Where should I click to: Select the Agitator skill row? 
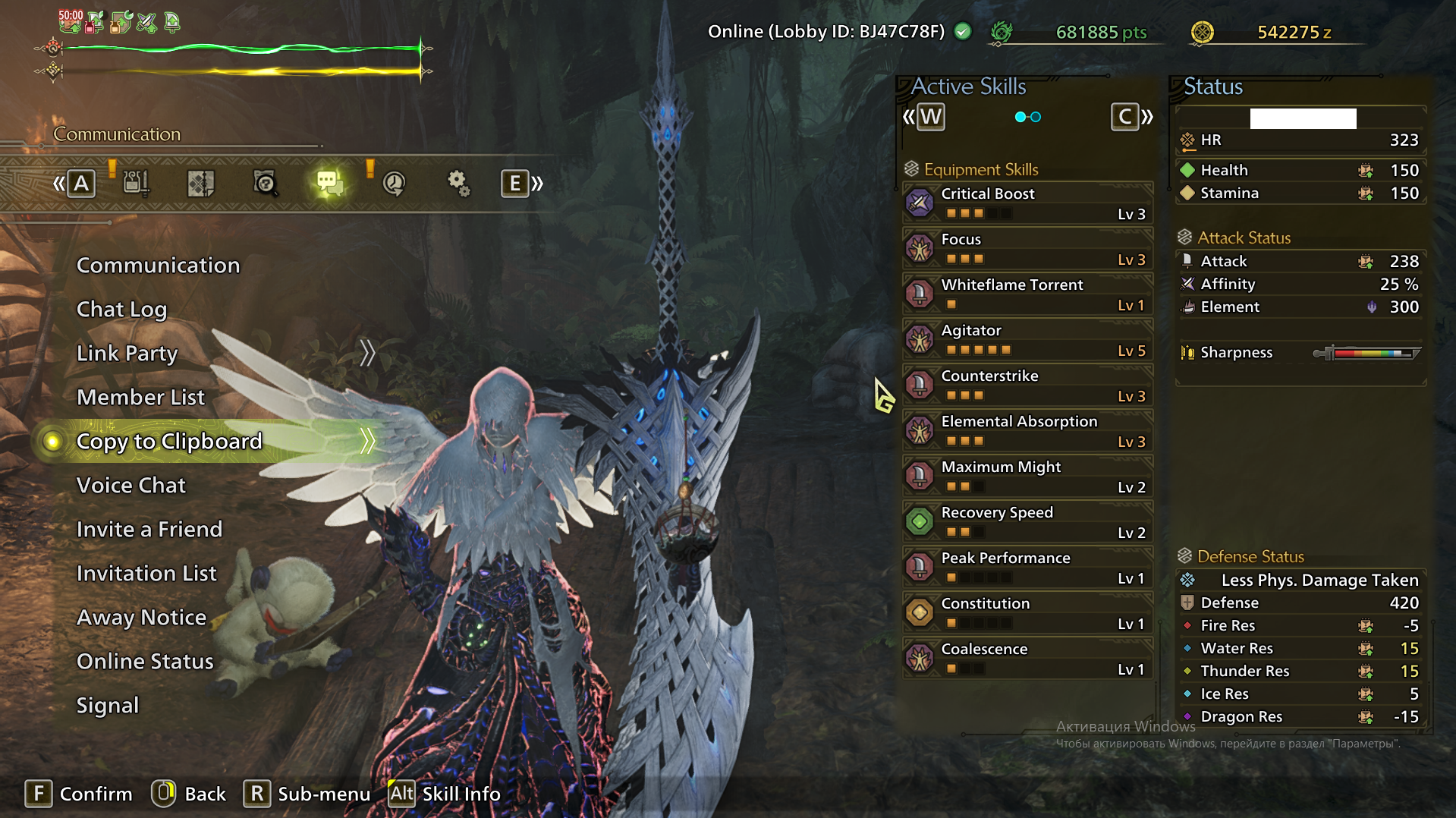coord(1028,340)
